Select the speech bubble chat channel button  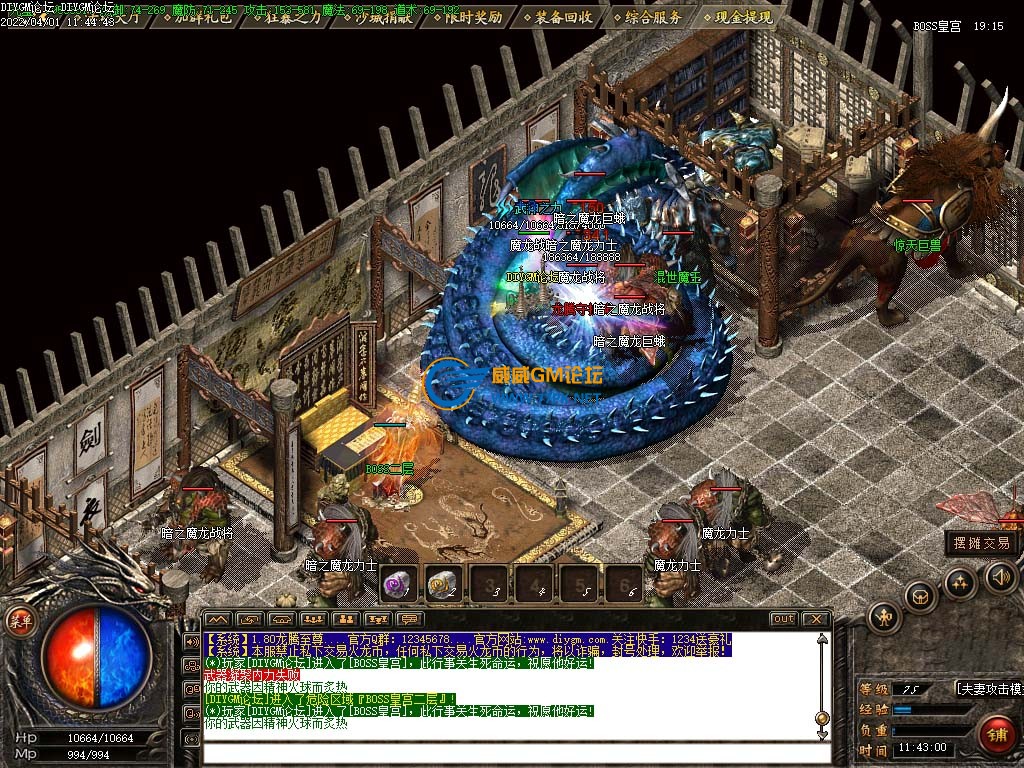click(x=410, y=619)
